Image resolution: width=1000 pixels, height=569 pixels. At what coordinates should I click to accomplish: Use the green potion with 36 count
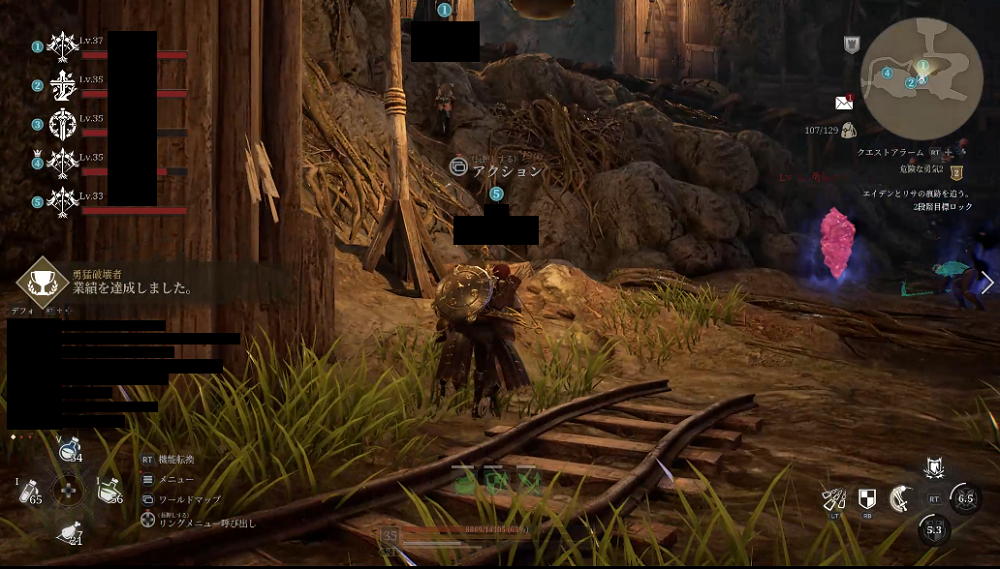(108, 491)
